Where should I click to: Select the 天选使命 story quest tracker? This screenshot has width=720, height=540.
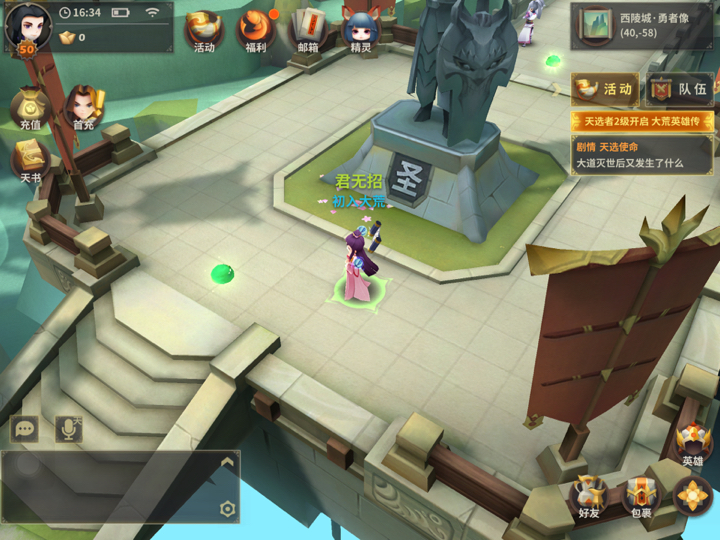641,155
